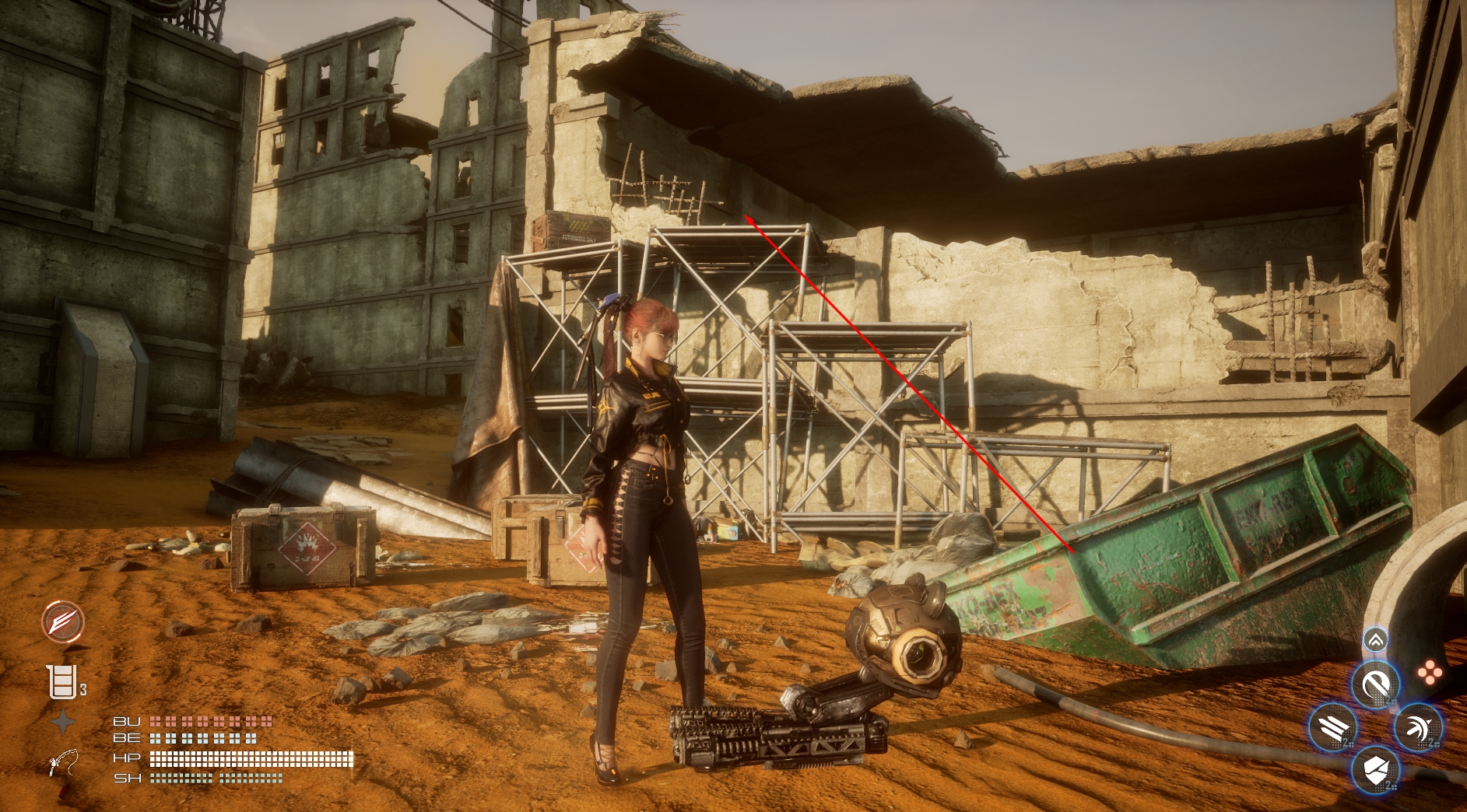The width and height of the screenshot is (1467, 812).
Task: Select the fishing rod icon
Action: 63,763
